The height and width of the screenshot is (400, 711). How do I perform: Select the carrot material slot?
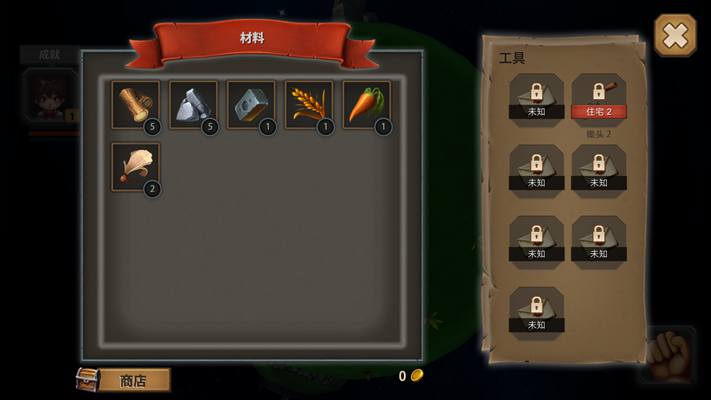367,105
